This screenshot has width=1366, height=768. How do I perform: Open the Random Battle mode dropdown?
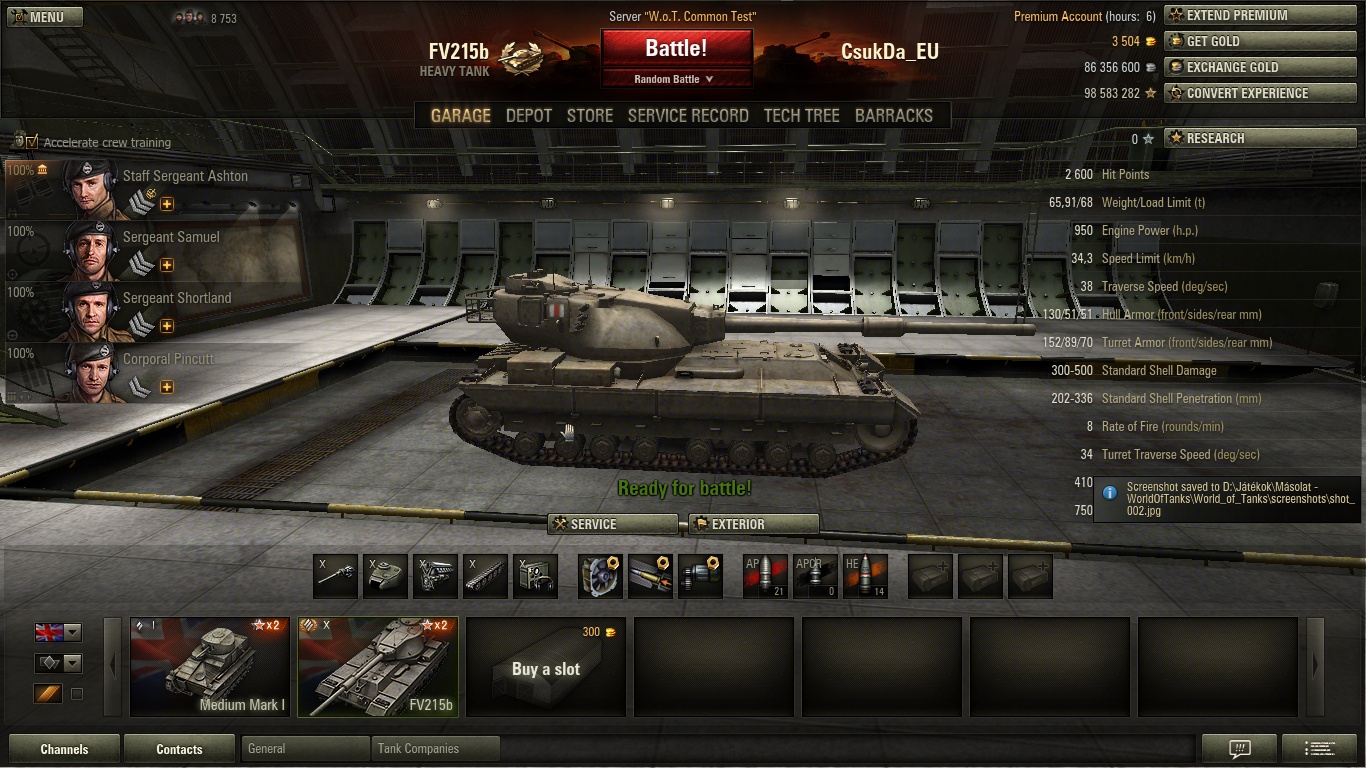tap(675, 79)
